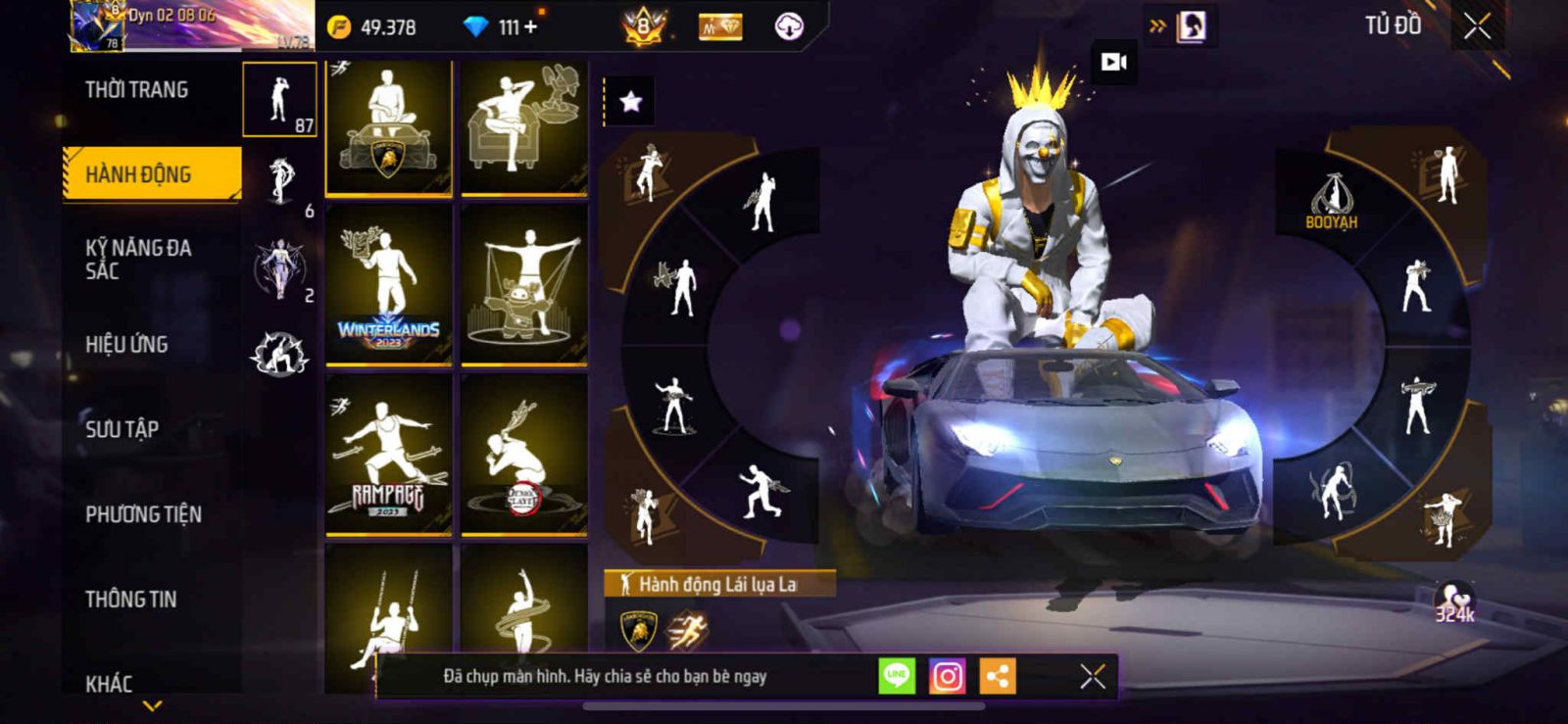Choose the Demon Slayer emote tile
The image size is (1568, 724).
tap(524, 455)
